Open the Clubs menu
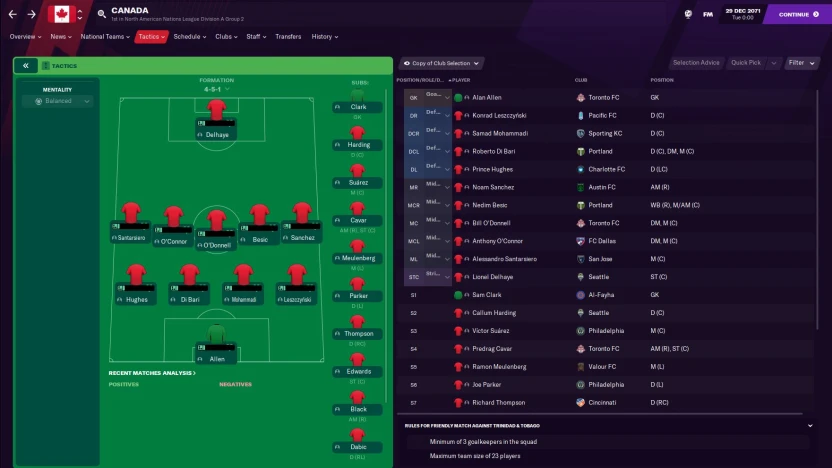The width and height of the screenshot is (832, 468). [225, 37]
